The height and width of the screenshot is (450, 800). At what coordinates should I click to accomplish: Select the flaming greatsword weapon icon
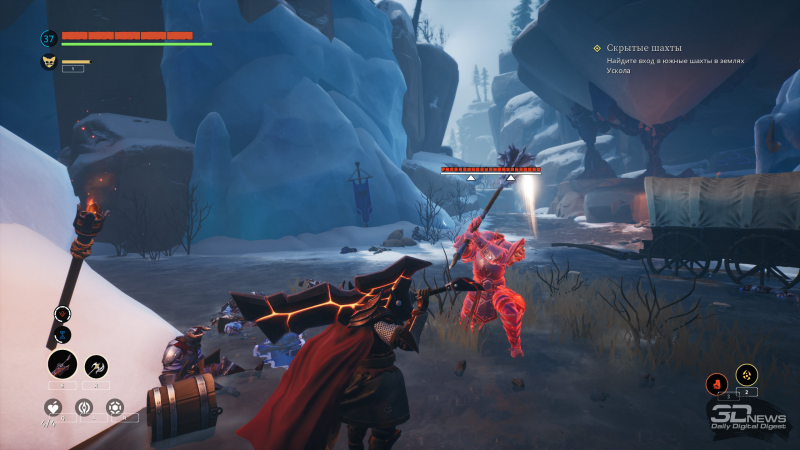click(62, 365)
